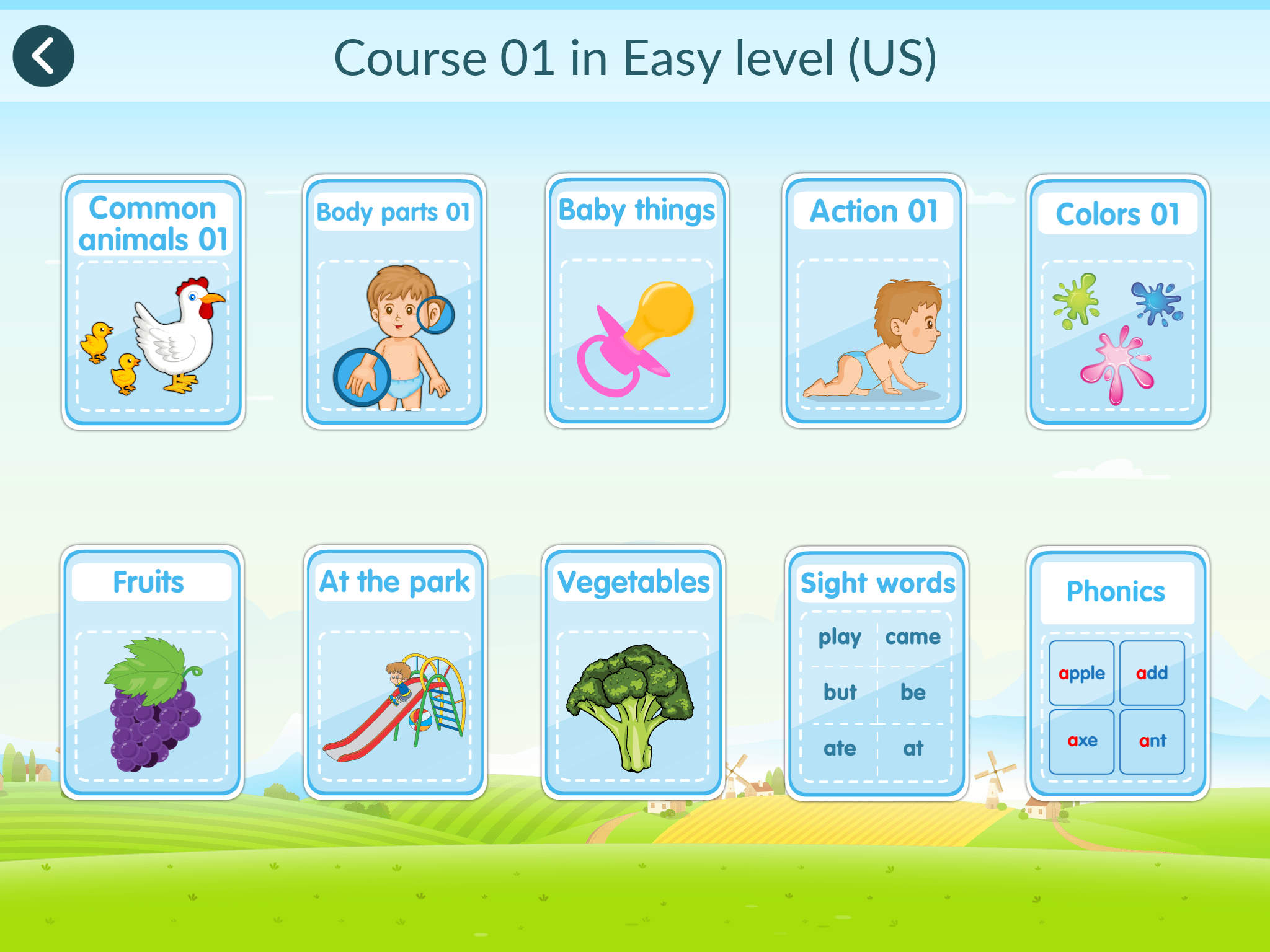Screen dimensions: 1270x952
Task: Open the Sight words lesson
Action: [876, 674]
